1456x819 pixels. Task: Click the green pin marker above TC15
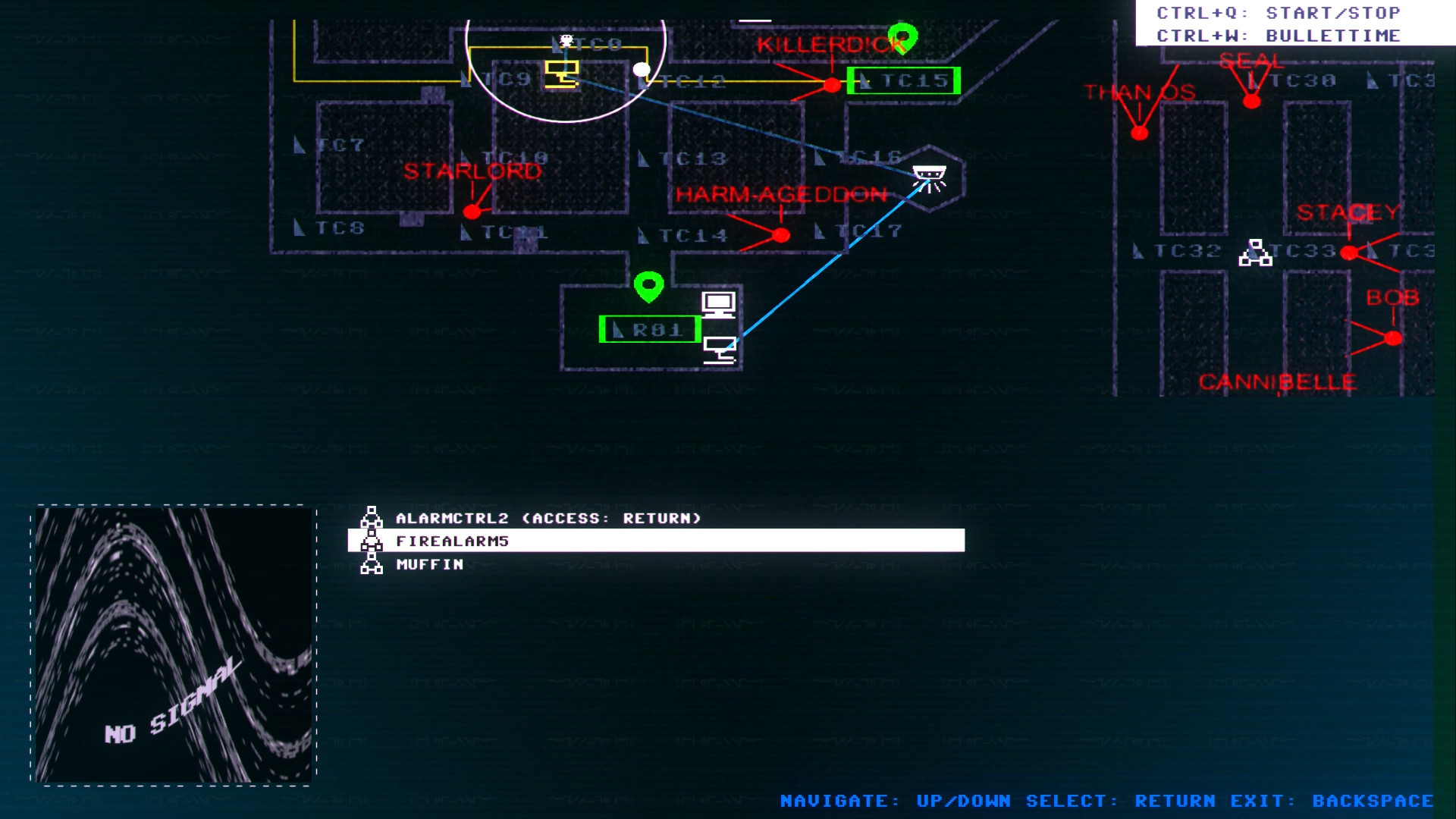point(902,36)
